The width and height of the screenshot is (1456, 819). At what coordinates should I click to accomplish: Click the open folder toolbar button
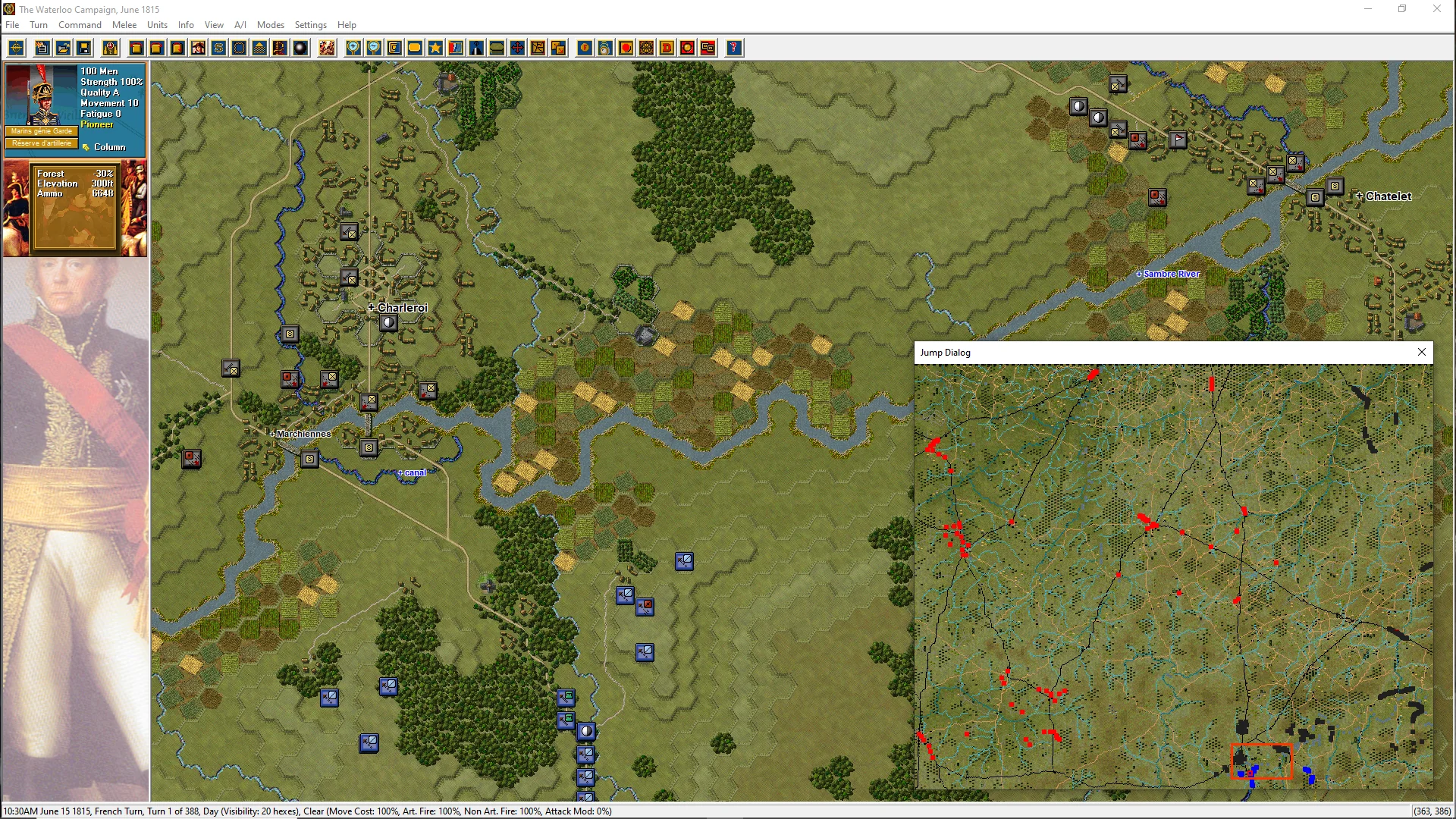pos(64,49)
